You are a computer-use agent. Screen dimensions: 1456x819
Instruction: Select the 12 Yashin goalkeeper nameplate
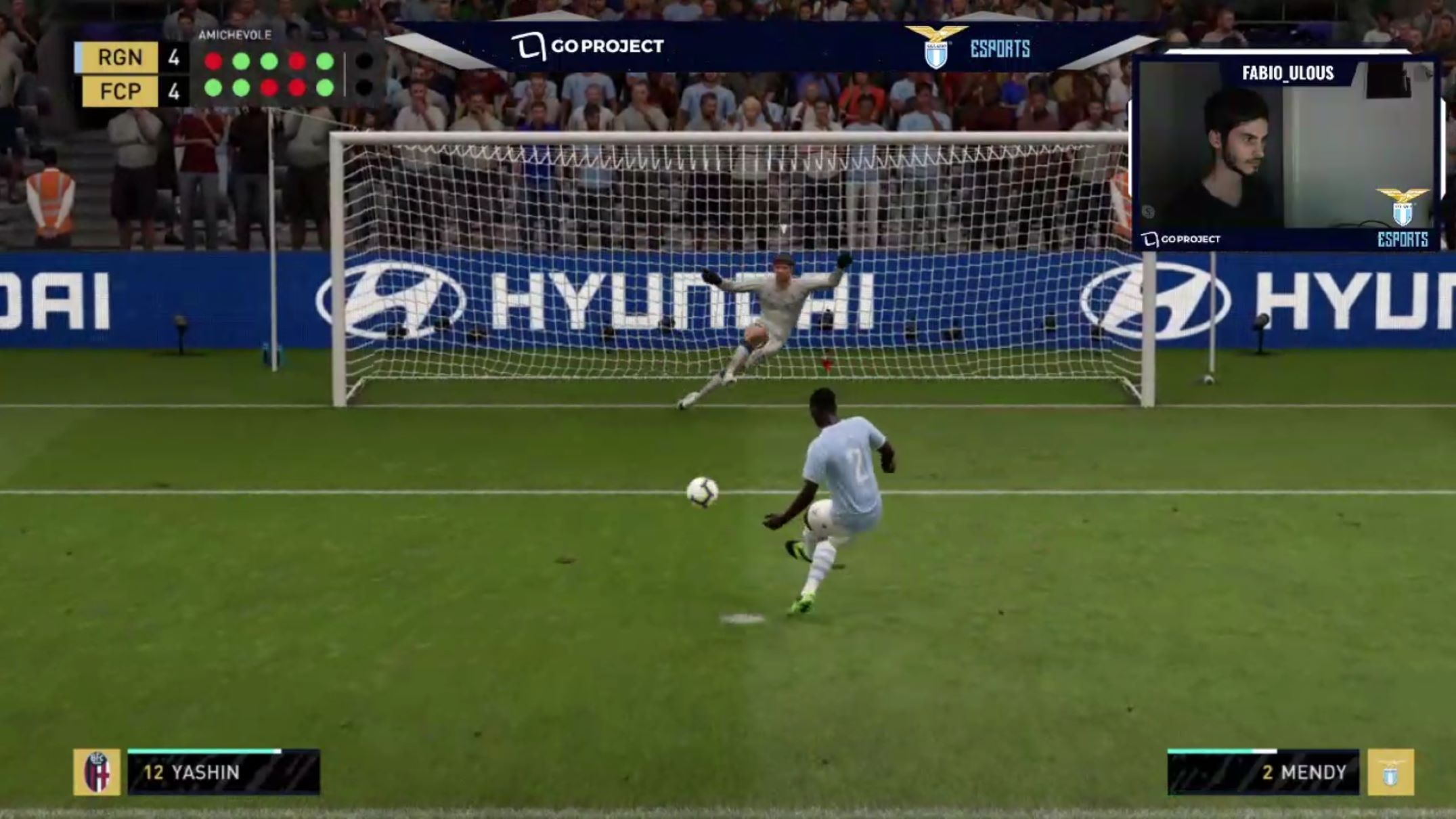pyautogui.click(x=223, y=772)
